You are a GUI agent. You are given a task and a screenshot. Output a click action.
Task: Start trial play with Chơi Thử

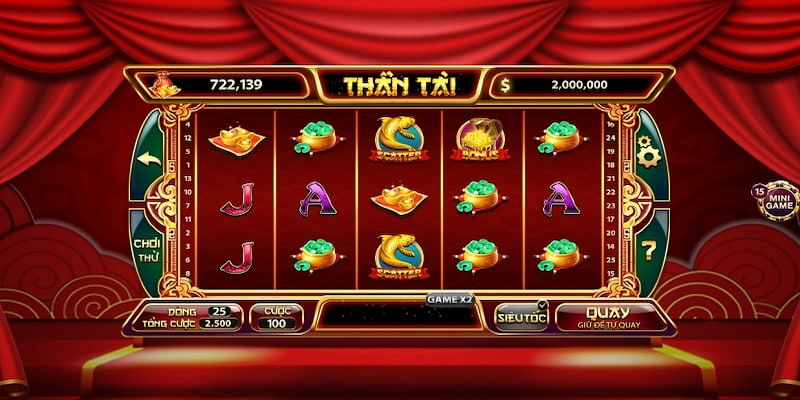147,250
